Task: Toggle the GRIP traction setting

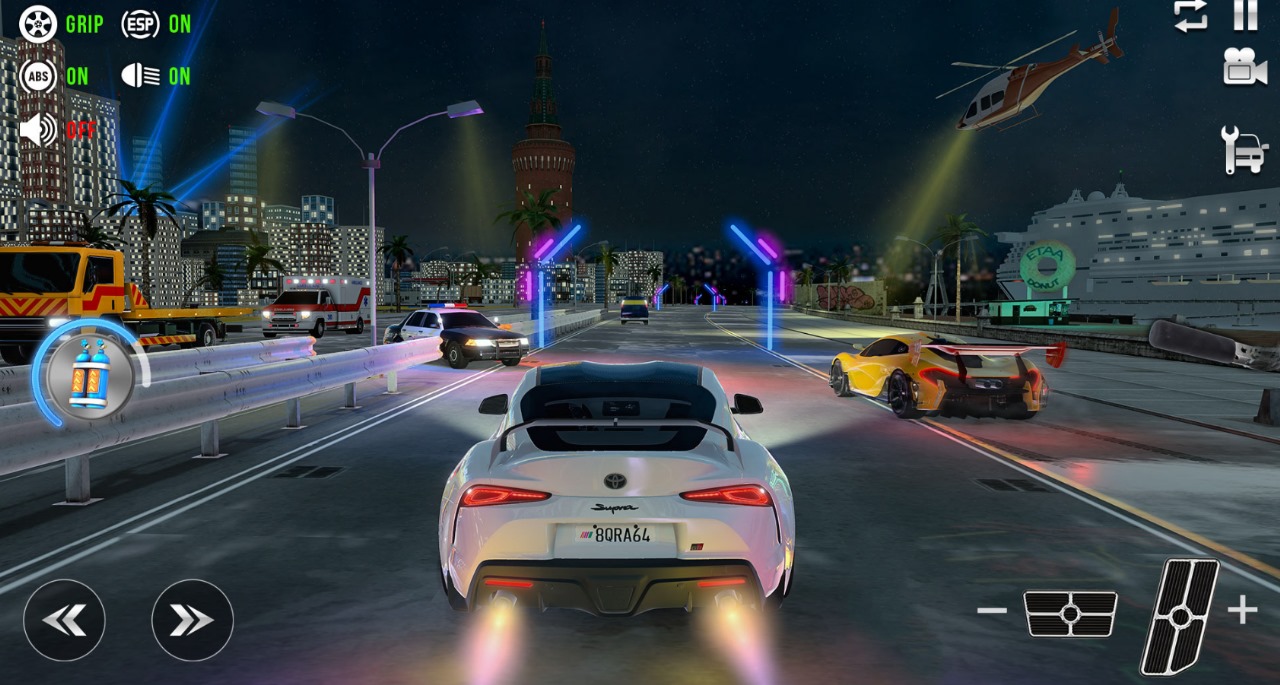Action: pos(39,24)
